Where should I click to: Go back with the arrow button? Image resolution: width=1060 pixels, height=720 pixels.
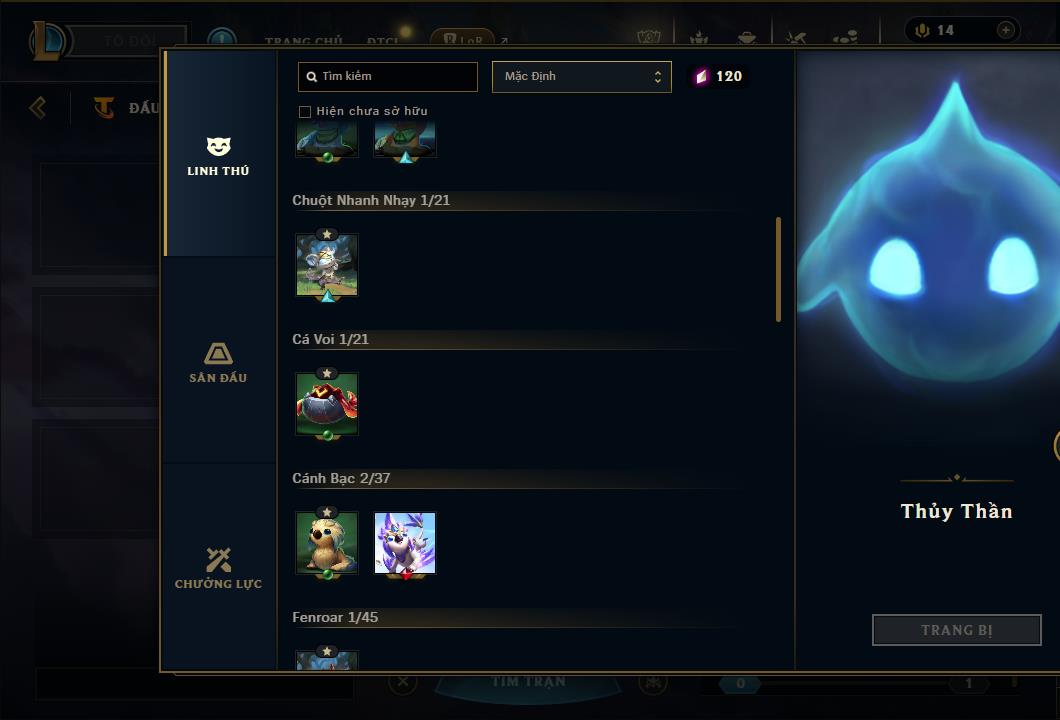(x=38, y=107)
